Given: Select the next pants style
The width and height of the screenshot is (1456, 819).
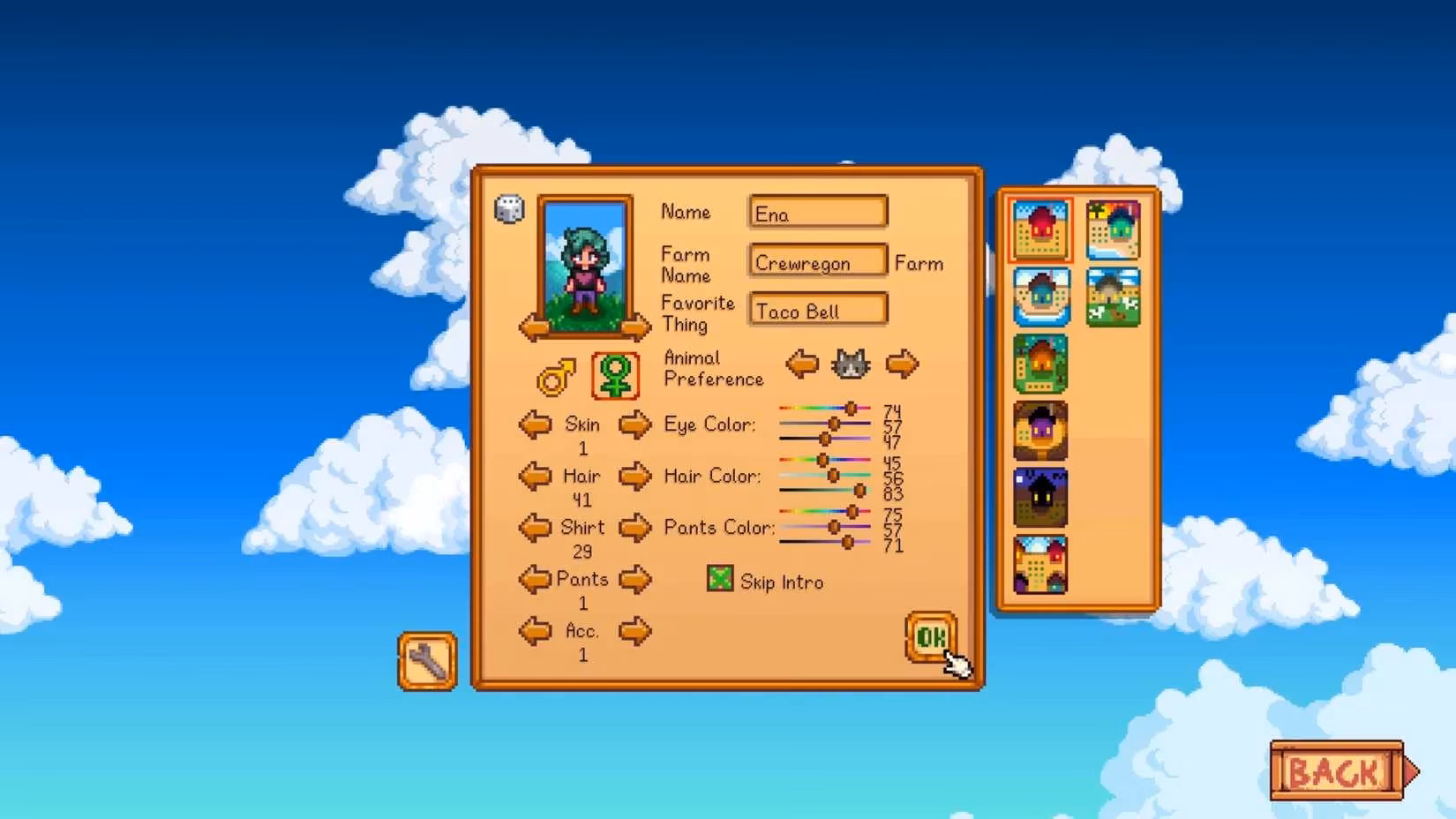Looking at the screenshot, I should click(634, 580).
